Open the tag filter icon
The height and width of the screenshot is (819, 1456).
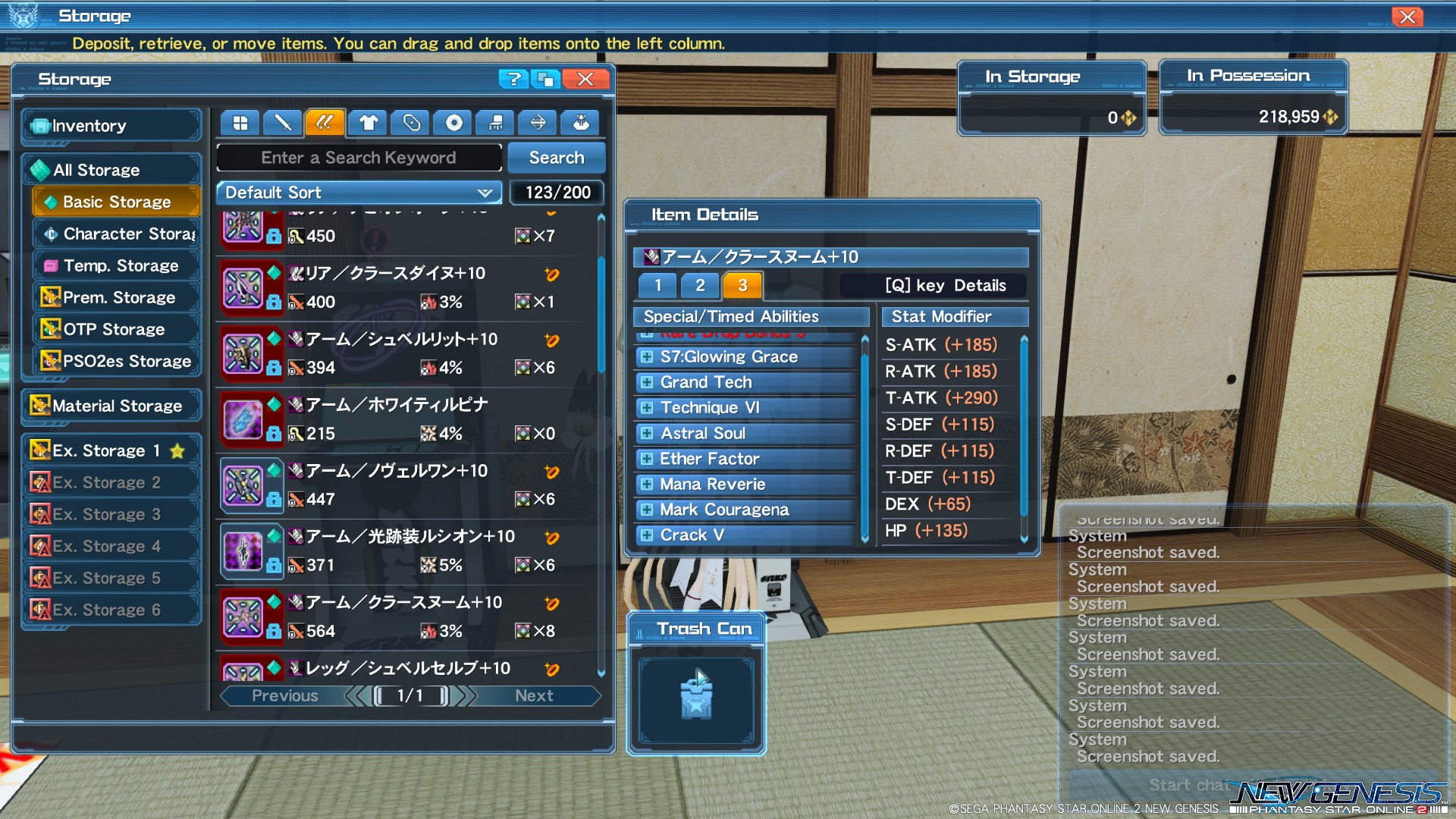pyautogui.click(x=409, y=123)
